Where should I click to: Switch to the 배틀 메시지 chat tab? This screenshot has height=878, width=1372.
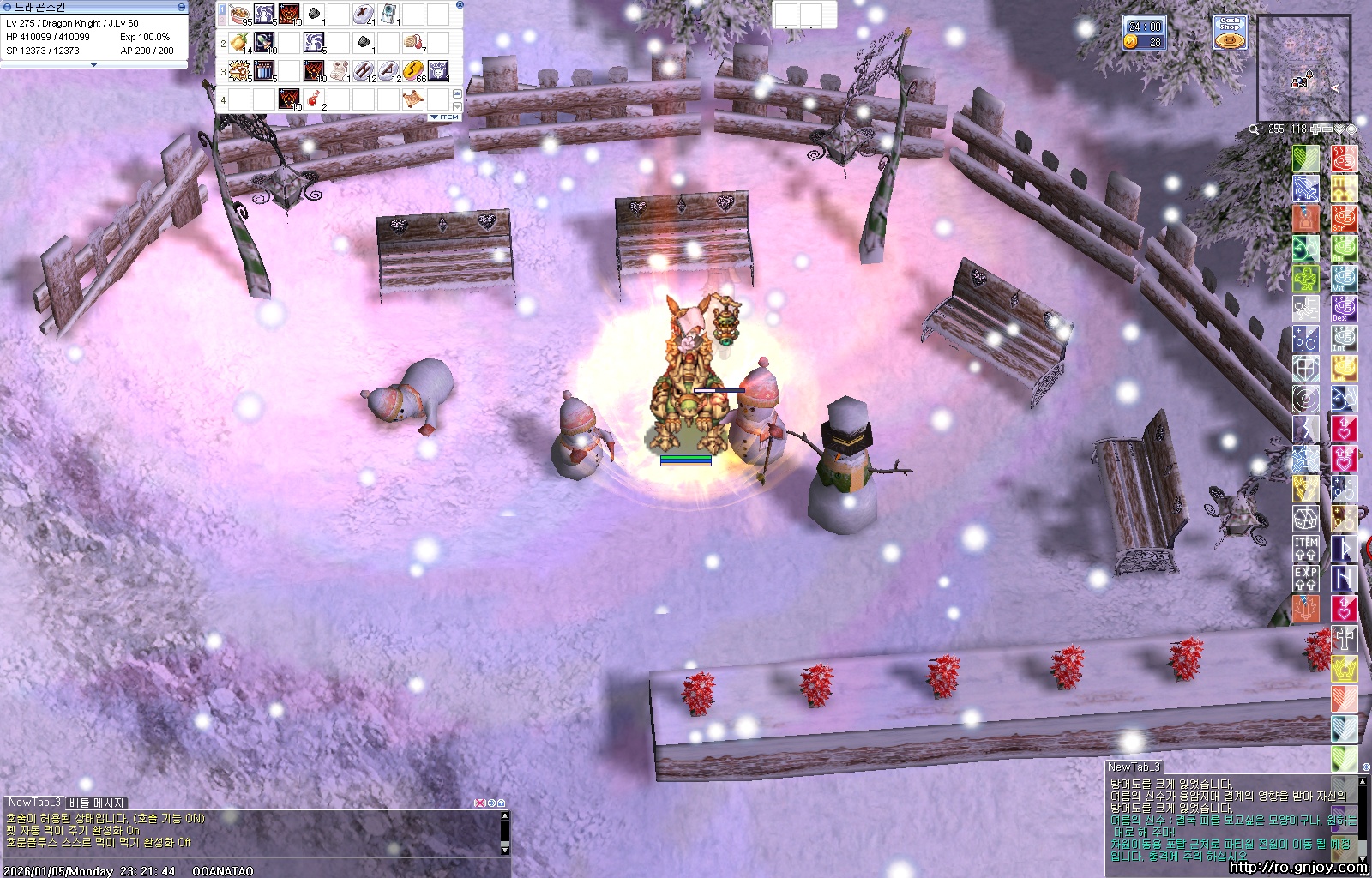[97, 803]
